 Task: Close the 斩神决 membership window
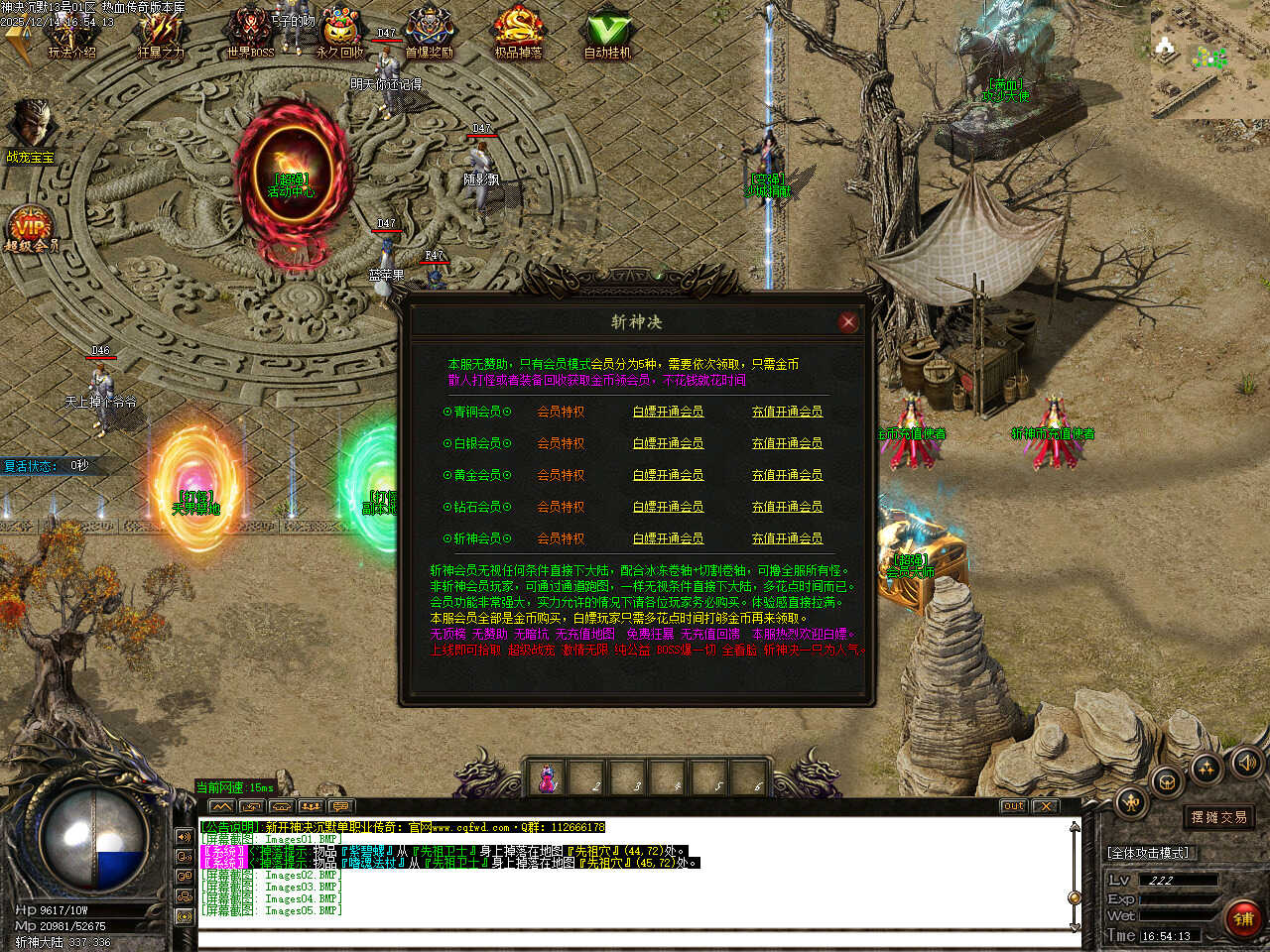847,321
